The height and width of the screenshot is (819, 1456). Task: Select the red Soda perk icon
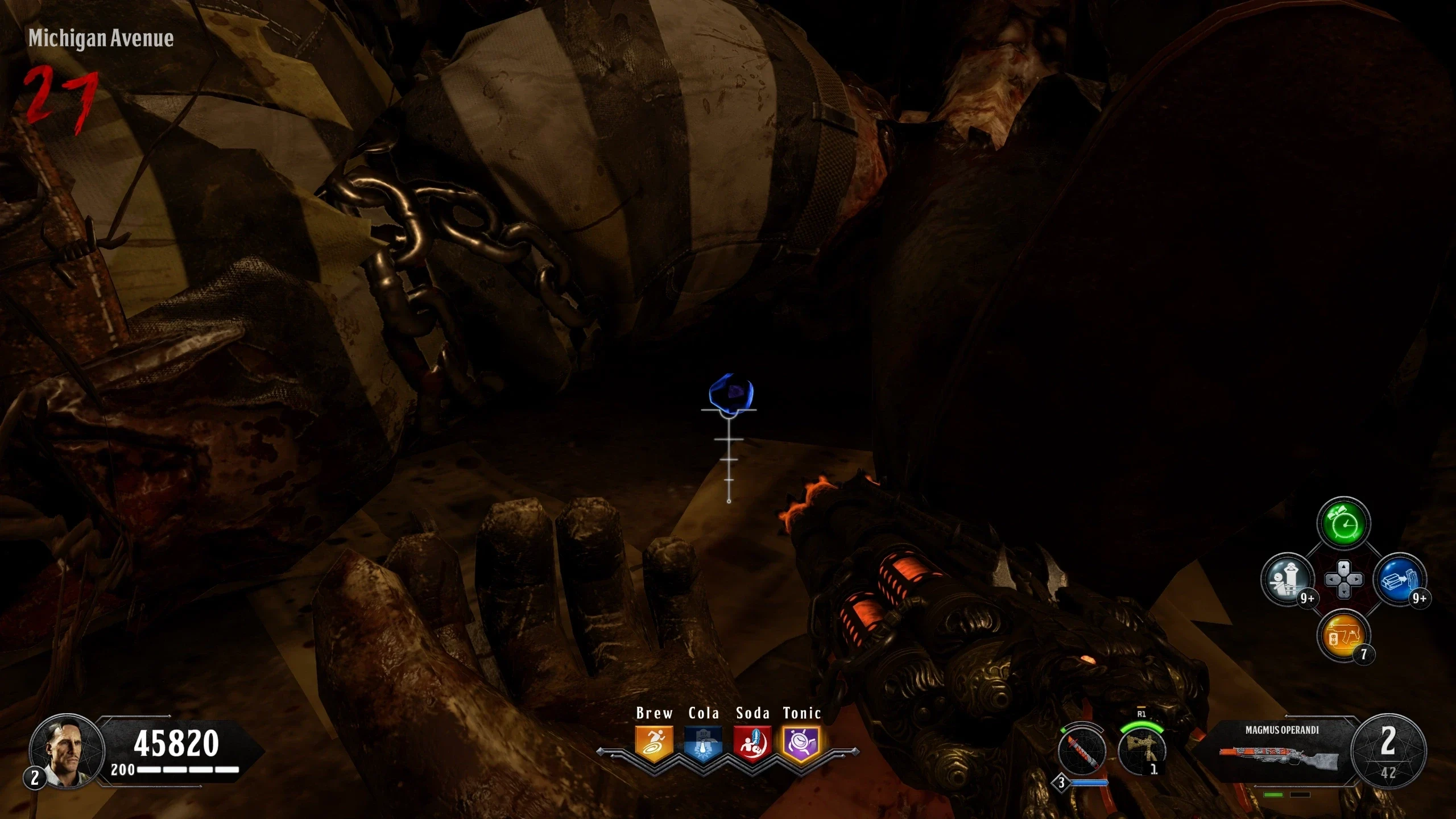tap(752, 743)
